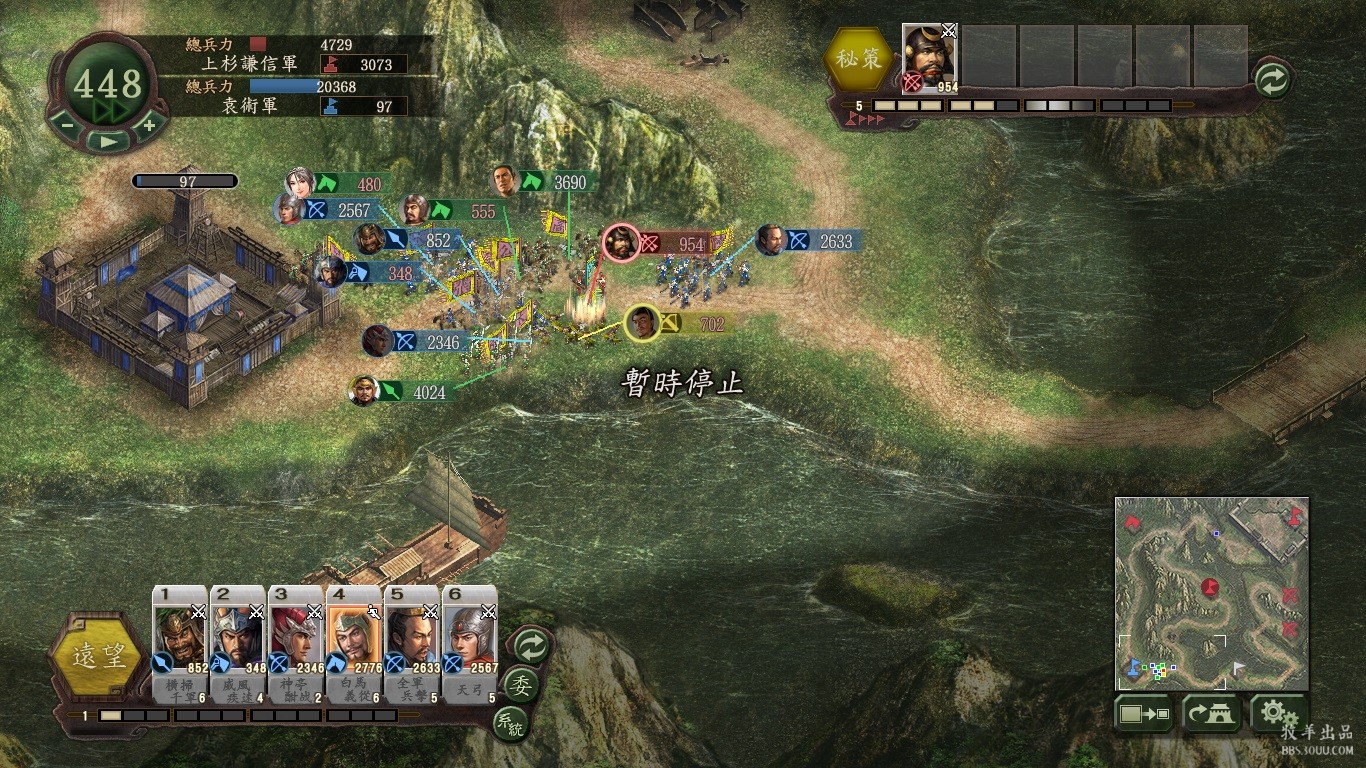Click the minimap to move the view
Viewport: 1366px width, 768px height.
click(1211, 593)
